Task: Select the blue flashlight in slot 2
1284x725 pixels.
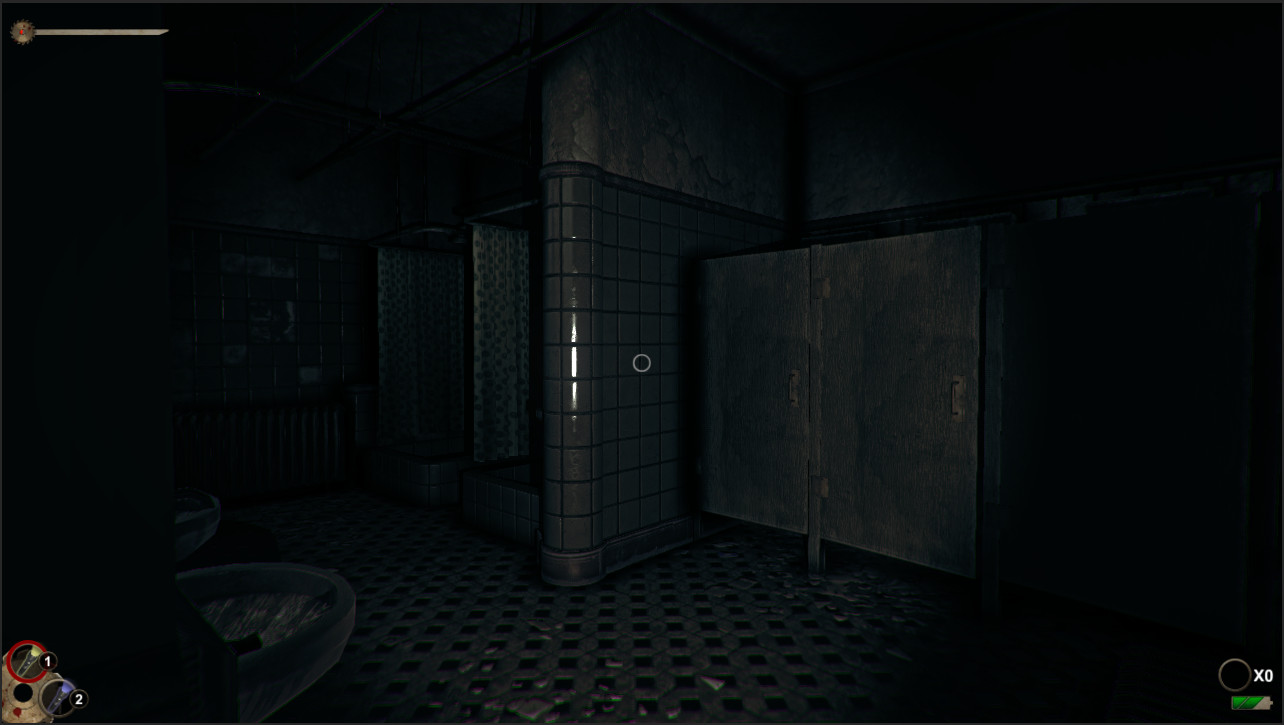Action: (x=56, y=695)
